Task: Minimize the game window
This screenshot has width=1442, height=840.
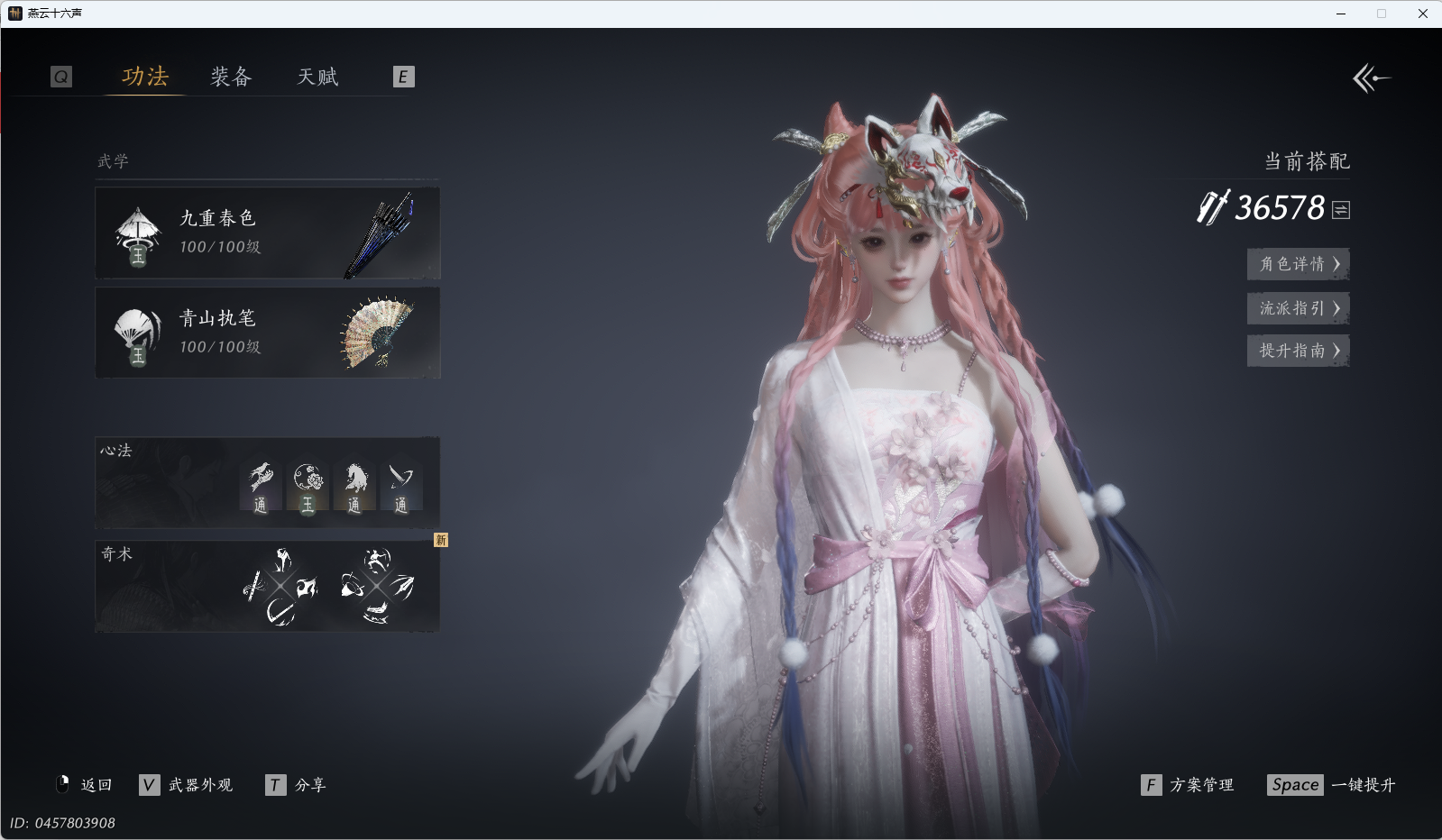Action: (x=1341, y=14)
